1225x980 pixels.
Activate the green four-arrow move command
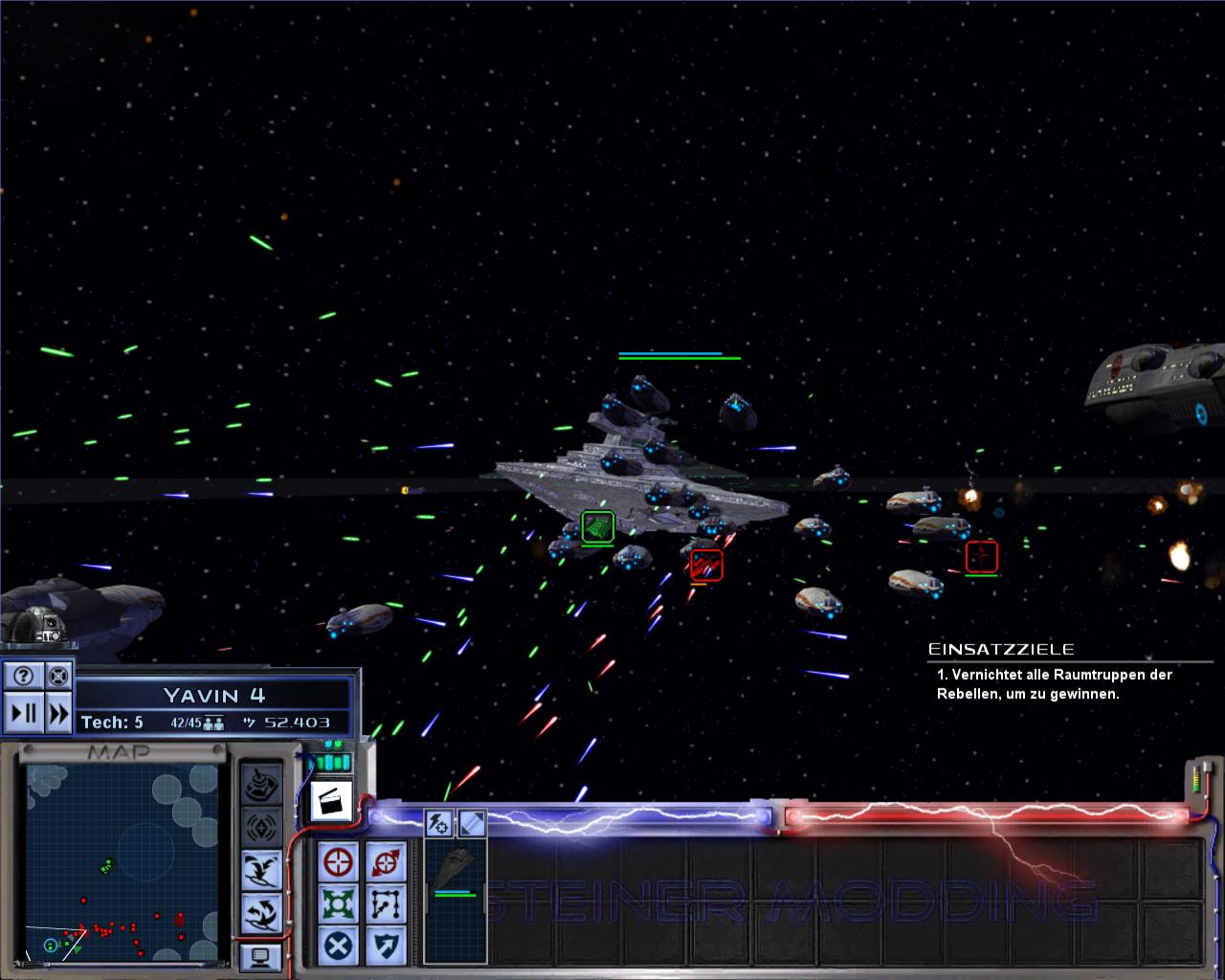click(x=339, y=904)
